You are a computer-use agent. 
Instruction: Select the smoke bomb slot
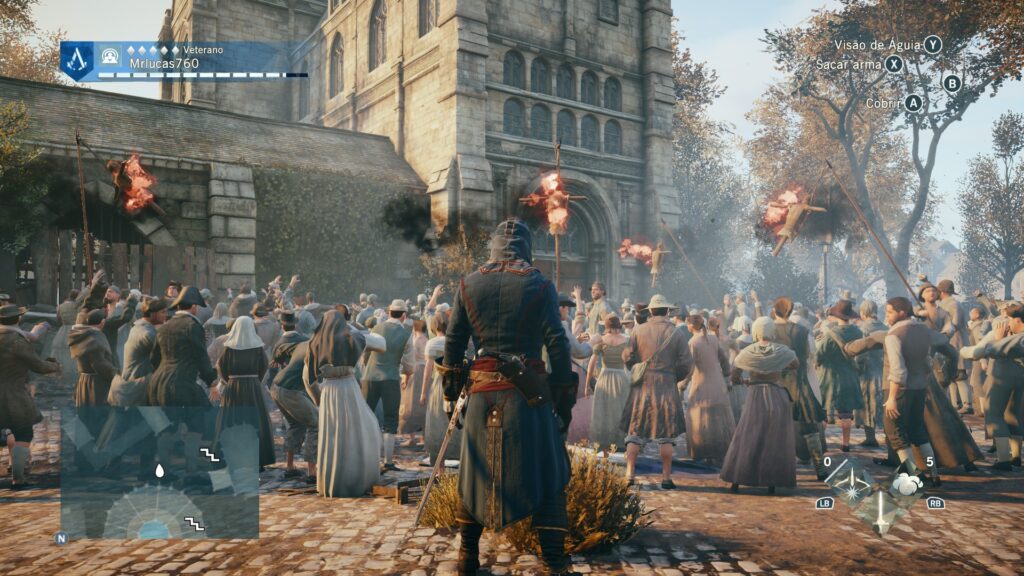pos(907,485)
